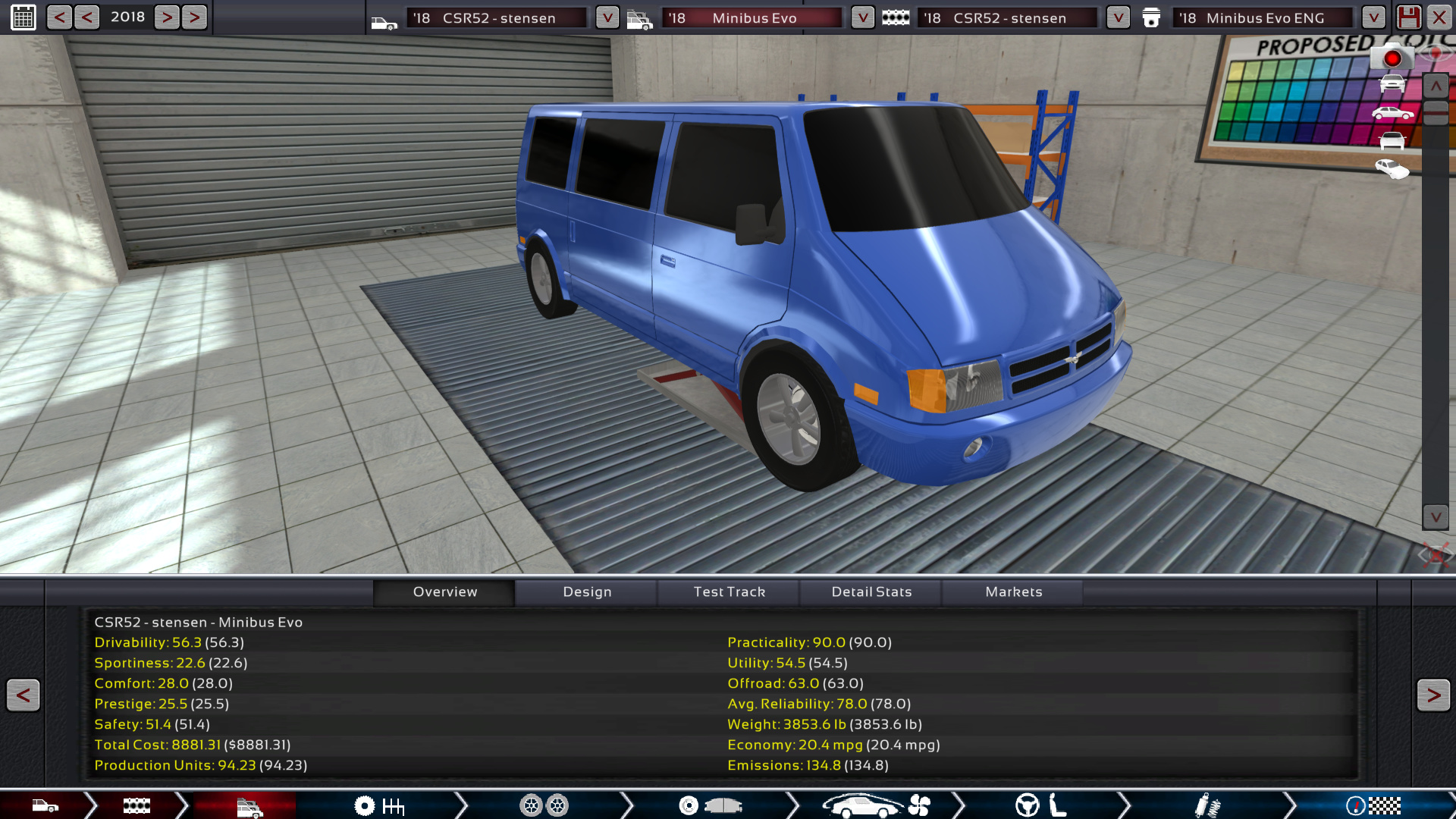Screen dimensions: 1456x819
Task: Open the Test Track tab
Action: click(x=729, y=591)
